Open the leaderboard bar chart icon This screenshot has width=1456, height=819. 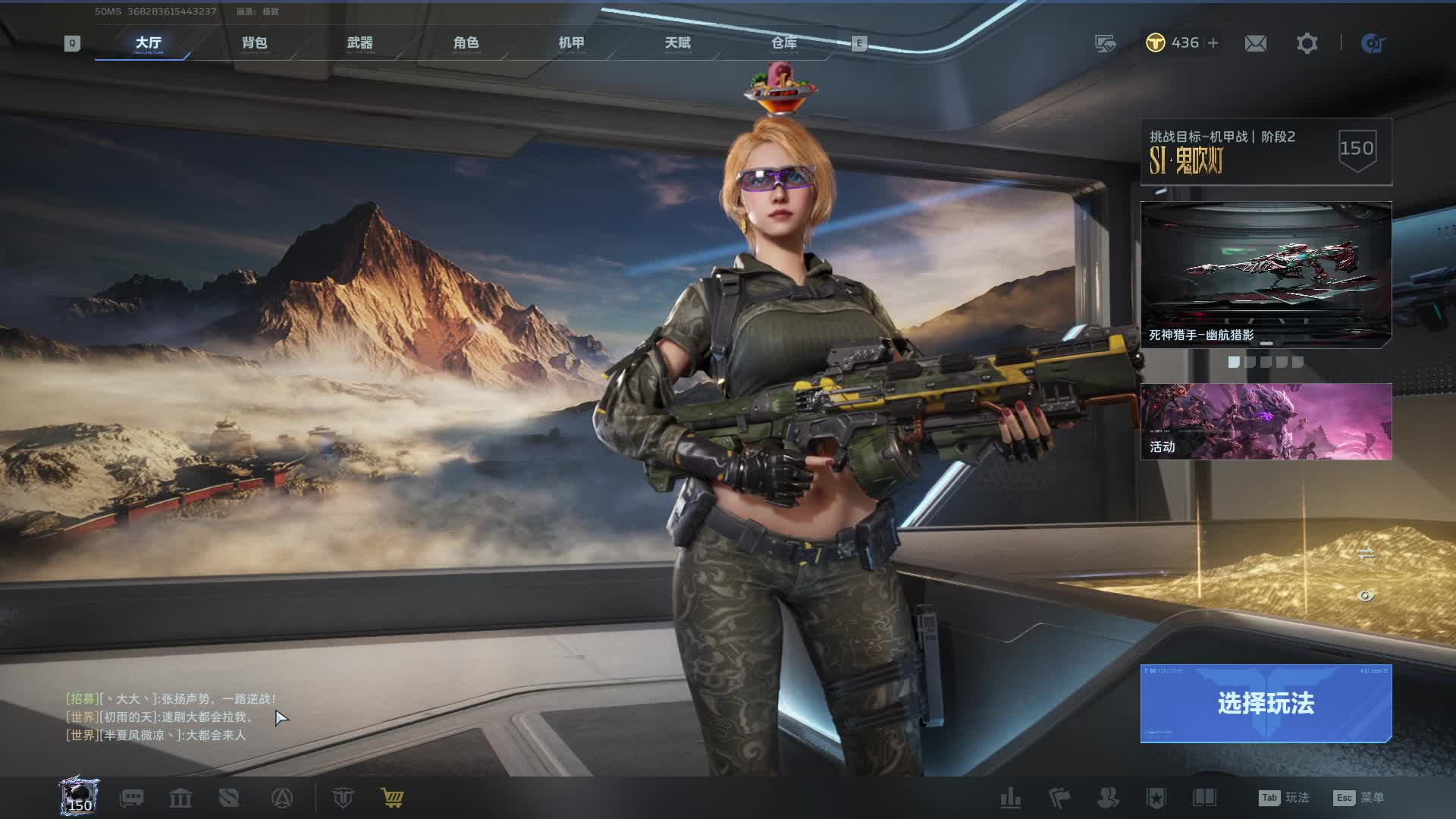coord(1010,798)
